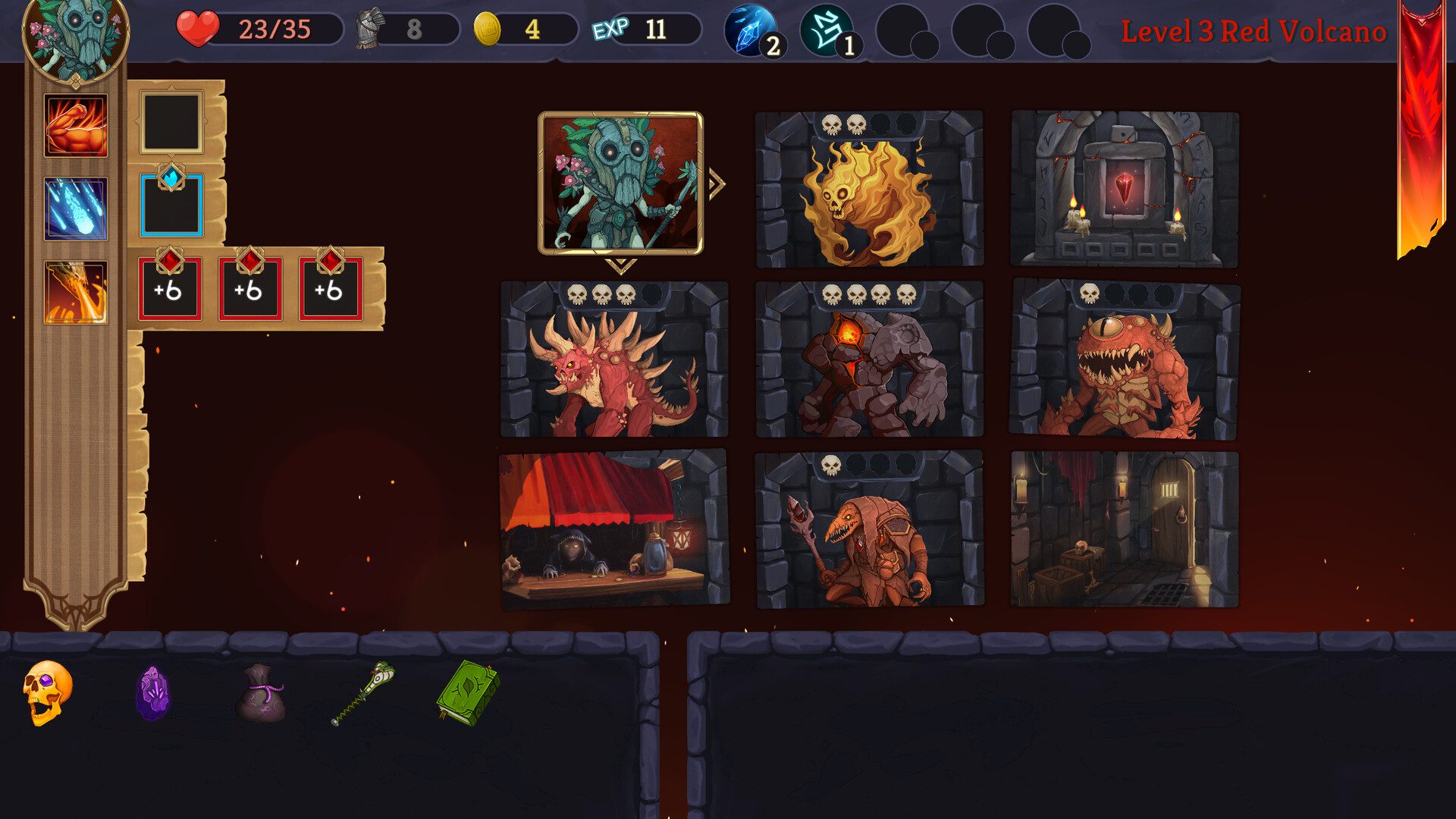Pick the spiked red demon card
The width and height of the screenshot is (1456, 819).
[614, 359]
